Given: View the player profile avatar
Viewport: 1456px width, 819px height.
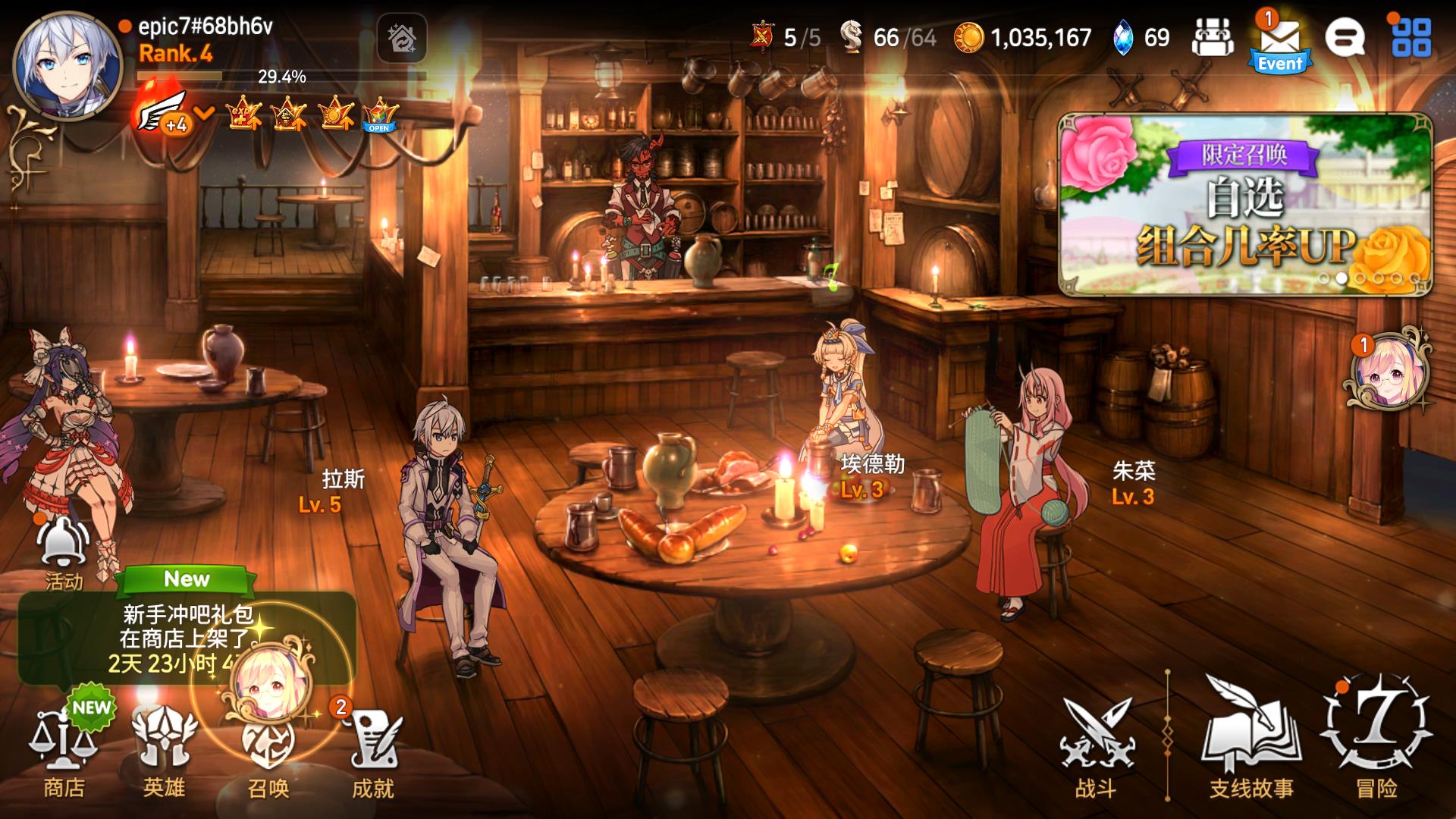Looking at the screenshot, I should coord(68,64).
